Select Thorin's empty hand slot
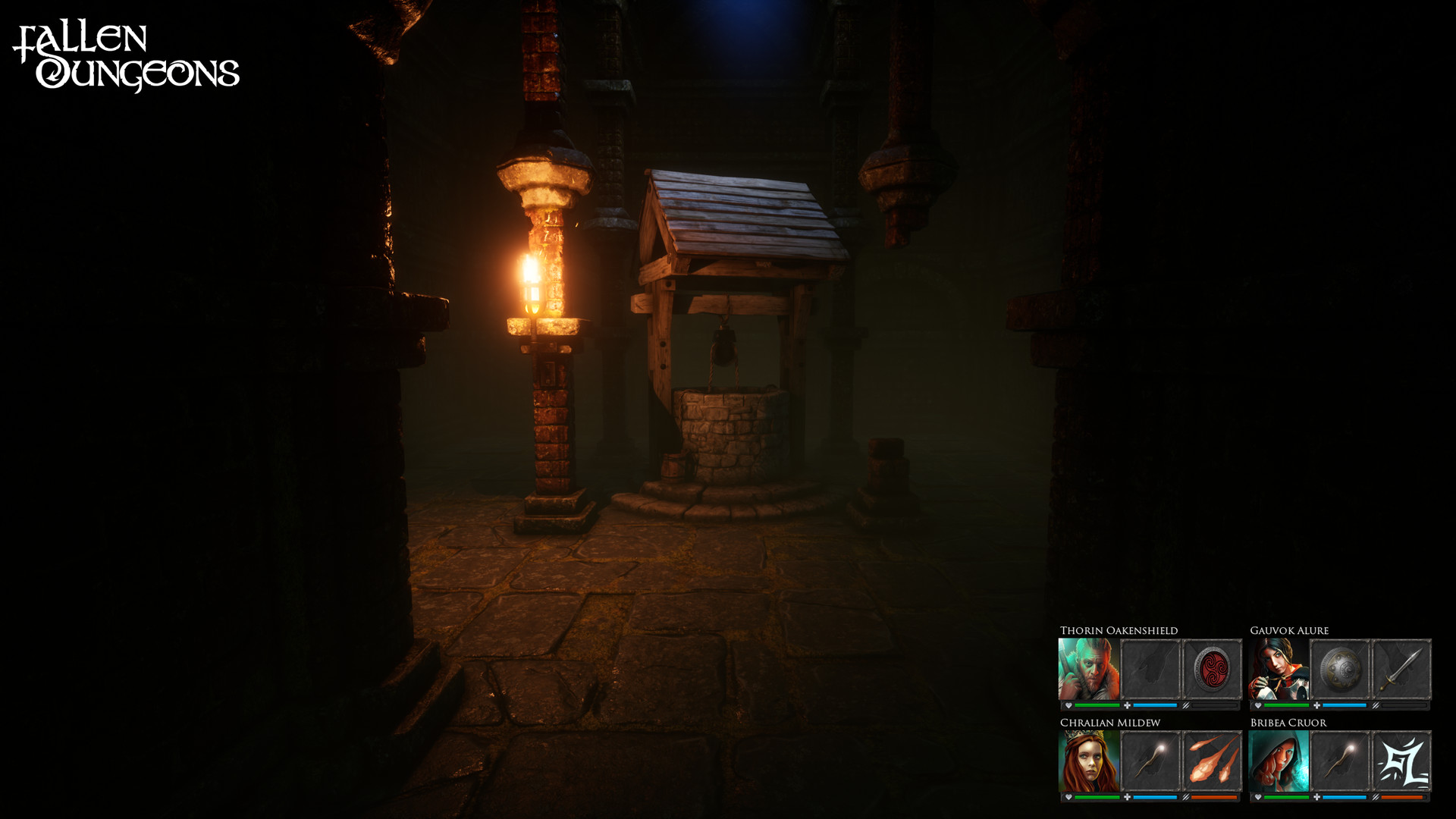1456x819 pixels. (1150, 669)
